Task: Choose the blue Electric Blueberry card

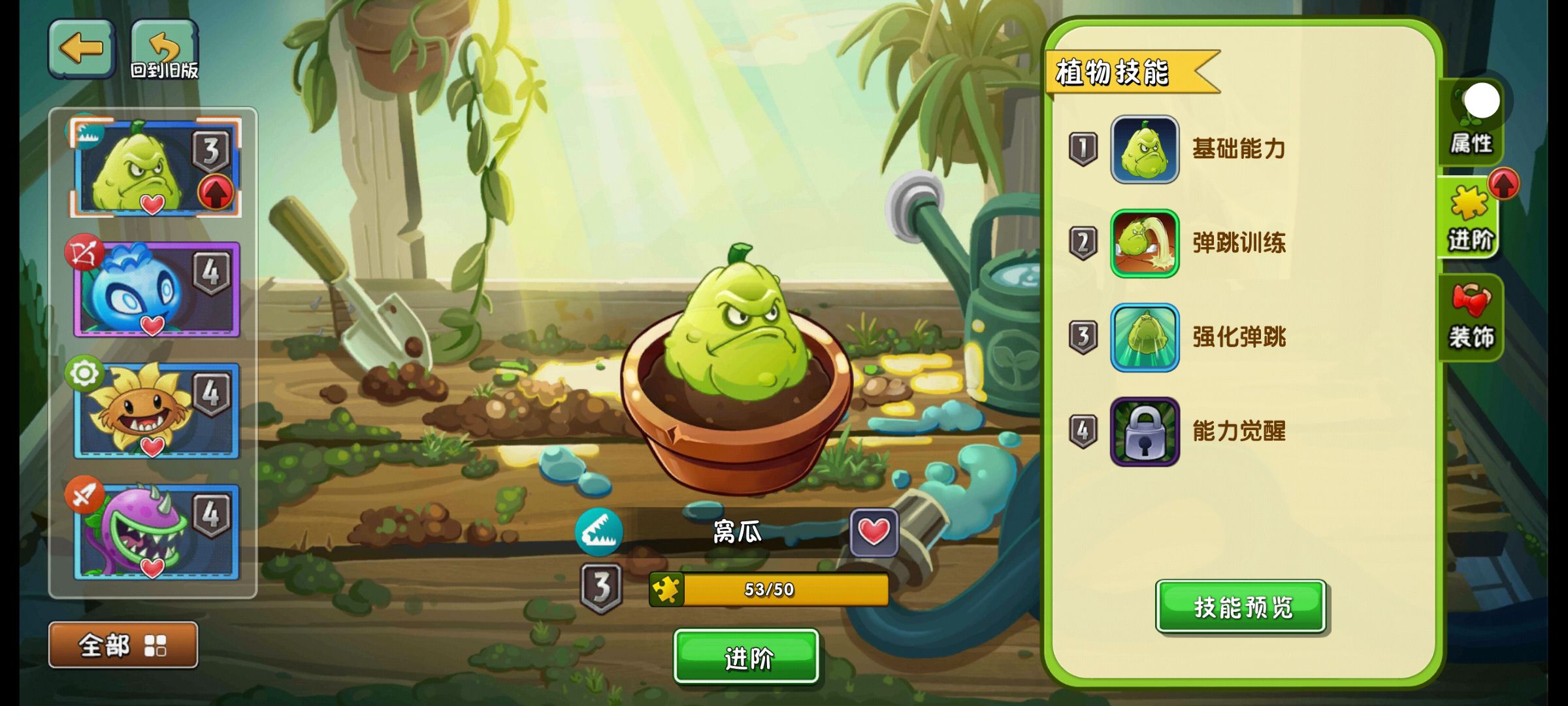Action: click(155, 289)
